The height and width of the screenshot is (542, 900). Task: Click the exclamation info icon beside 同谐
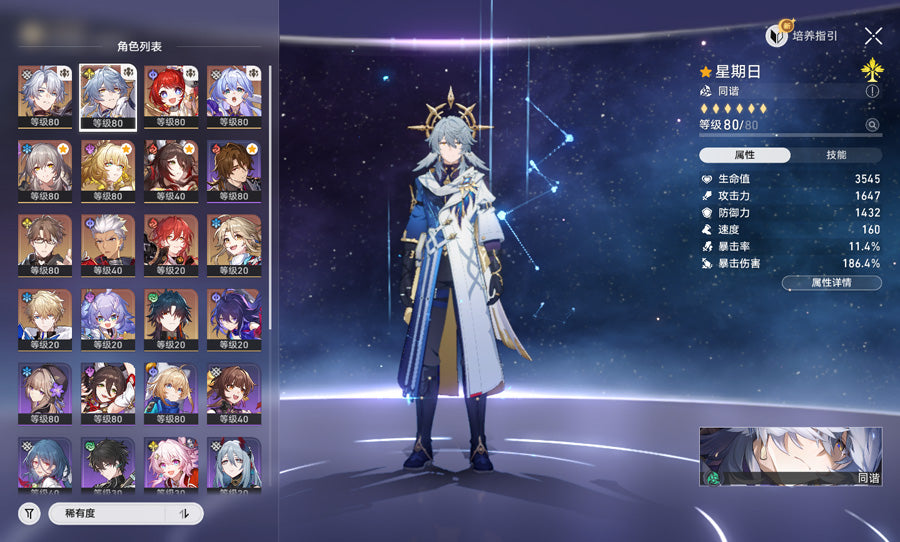coord(872,91)
